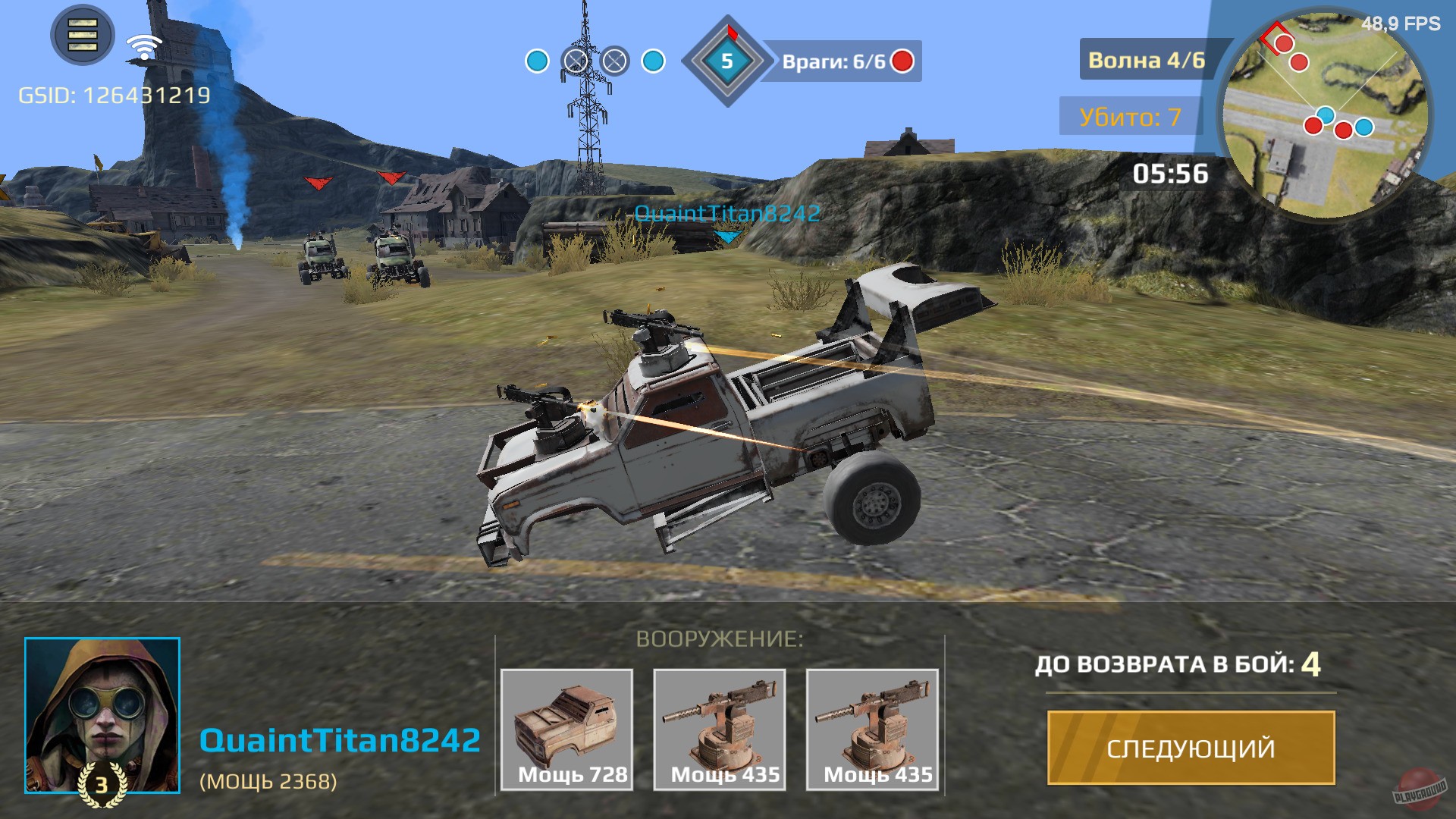Click the Убито: 7 kill counter
The width and height of the screenshot is (1456, 819).
1132,117
